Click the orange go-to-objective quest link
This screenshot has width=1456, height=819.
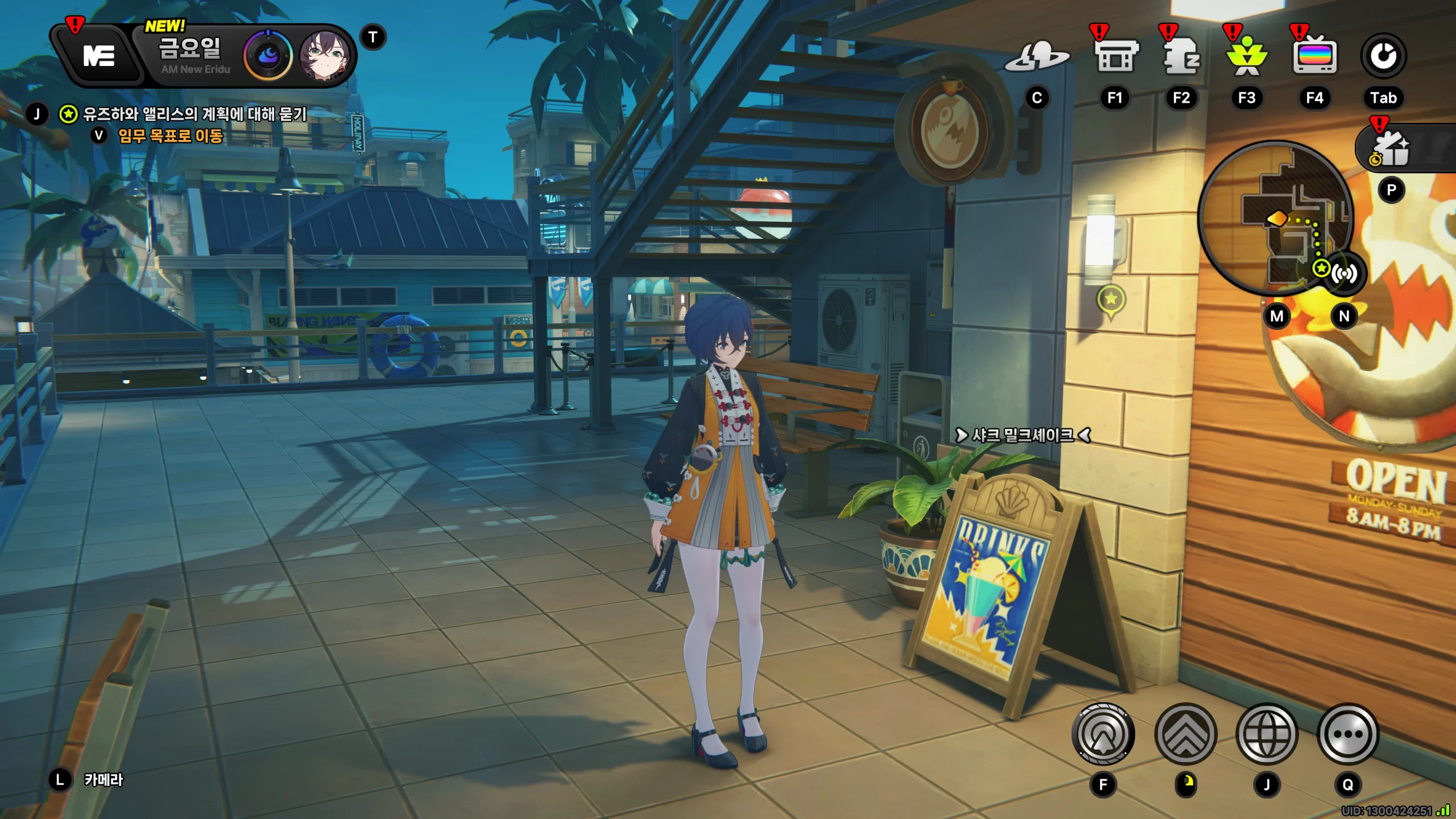(x=170, y=136)
